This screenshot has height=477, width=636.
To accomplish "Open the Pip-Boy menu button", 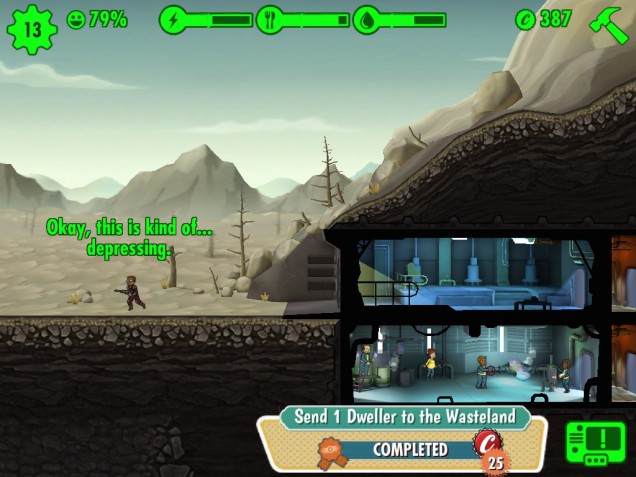I will click(595, 442).
